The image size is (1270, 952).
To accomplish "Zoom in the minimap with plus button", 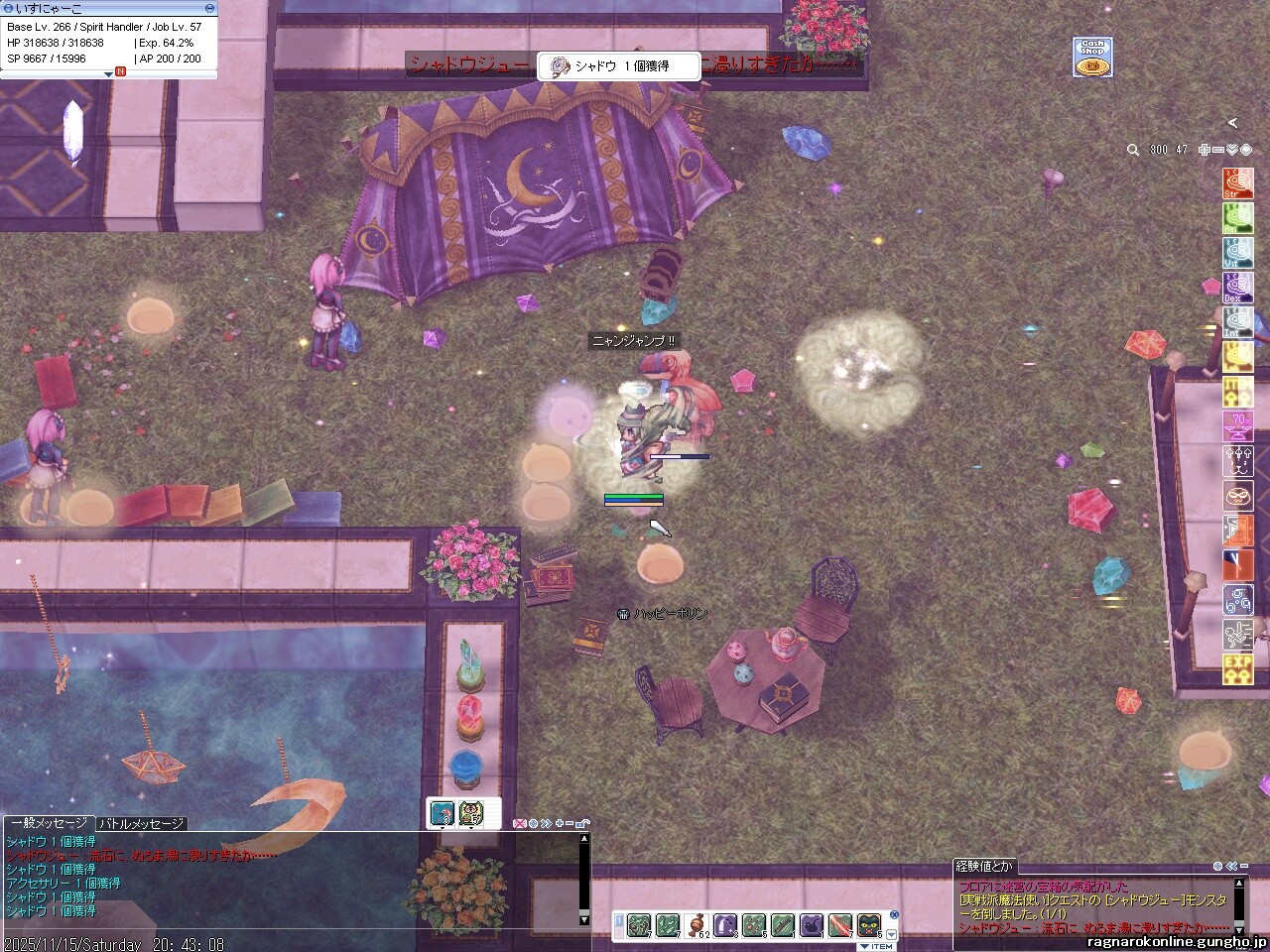I will tap(1205, 150).
